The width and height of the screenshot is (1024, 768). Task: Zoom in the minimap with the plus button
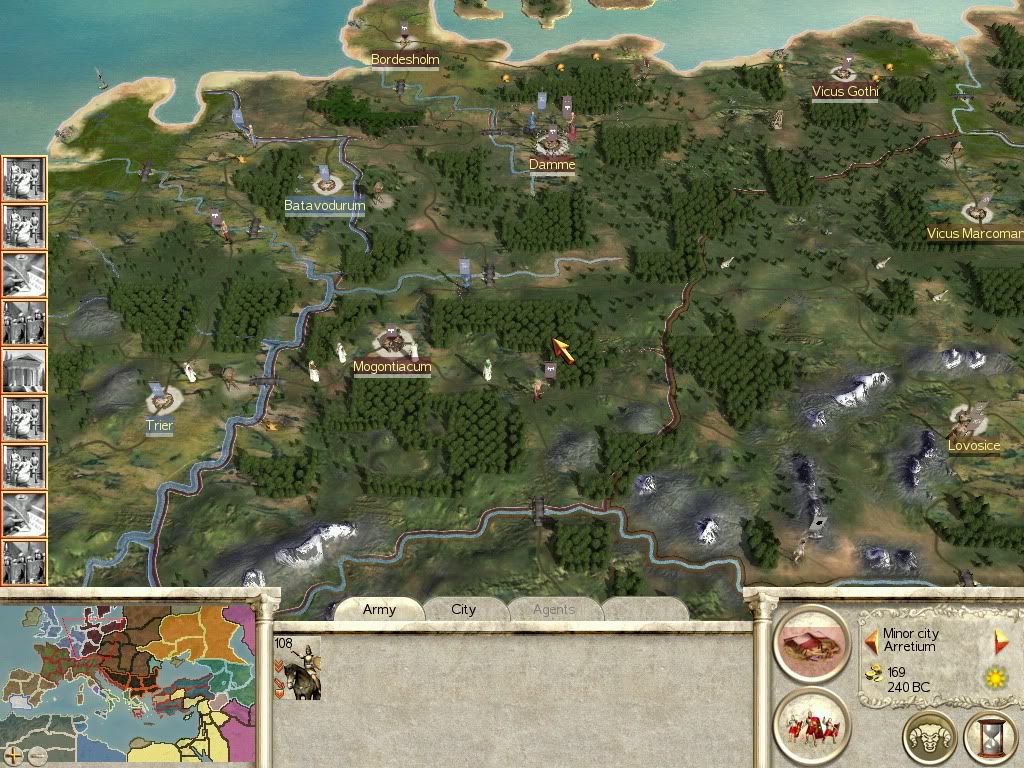point(12,755)
